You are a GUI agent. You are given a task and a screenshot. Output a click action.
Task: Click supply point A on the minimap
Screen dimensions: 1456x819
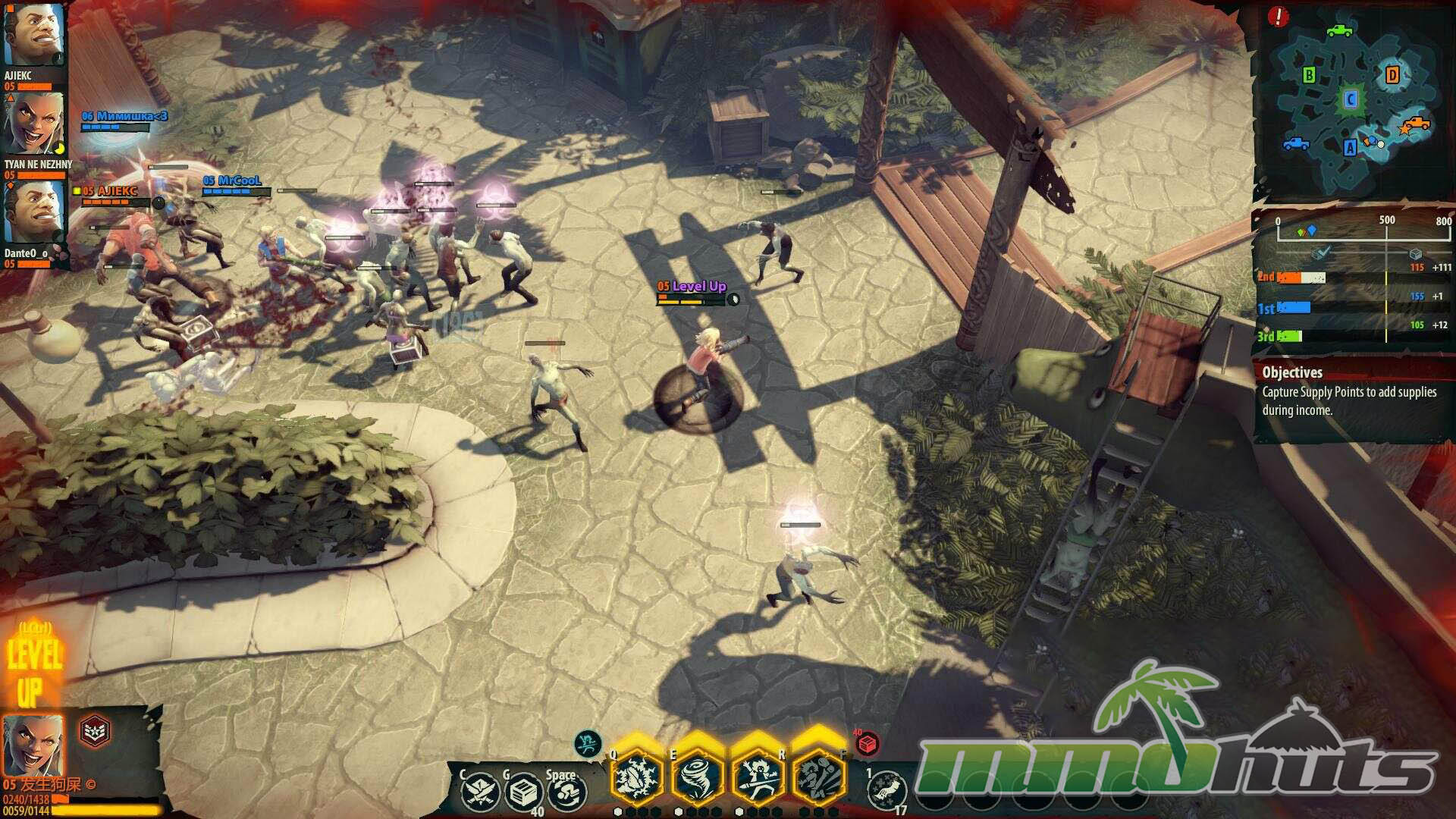[1350, 148]
